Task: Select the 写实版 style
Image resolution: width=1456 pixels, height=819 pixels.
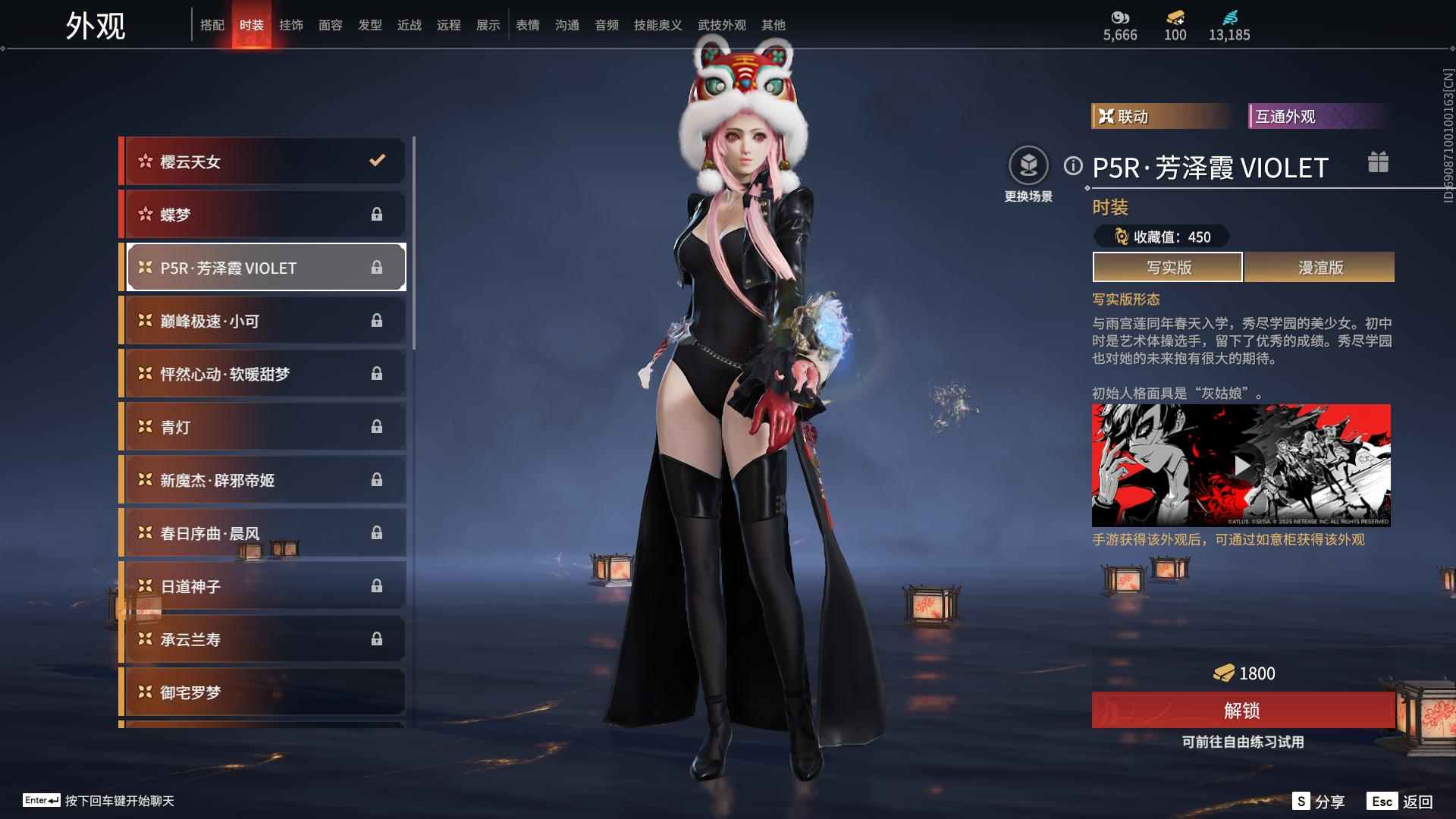Action: click(x=1168, y=267)
